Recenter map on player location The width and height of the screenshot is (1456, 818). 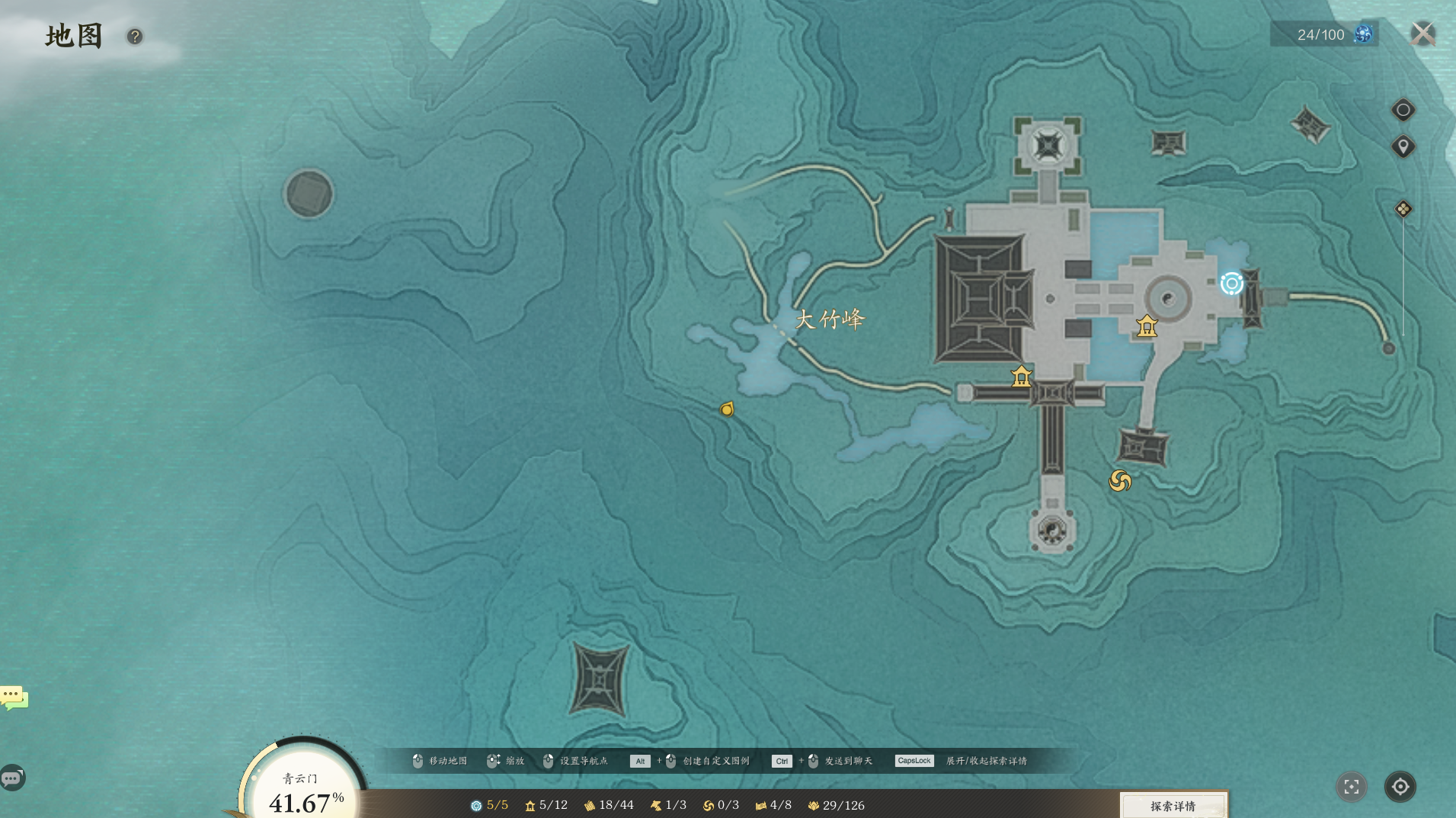click(x=1400, y=787)
